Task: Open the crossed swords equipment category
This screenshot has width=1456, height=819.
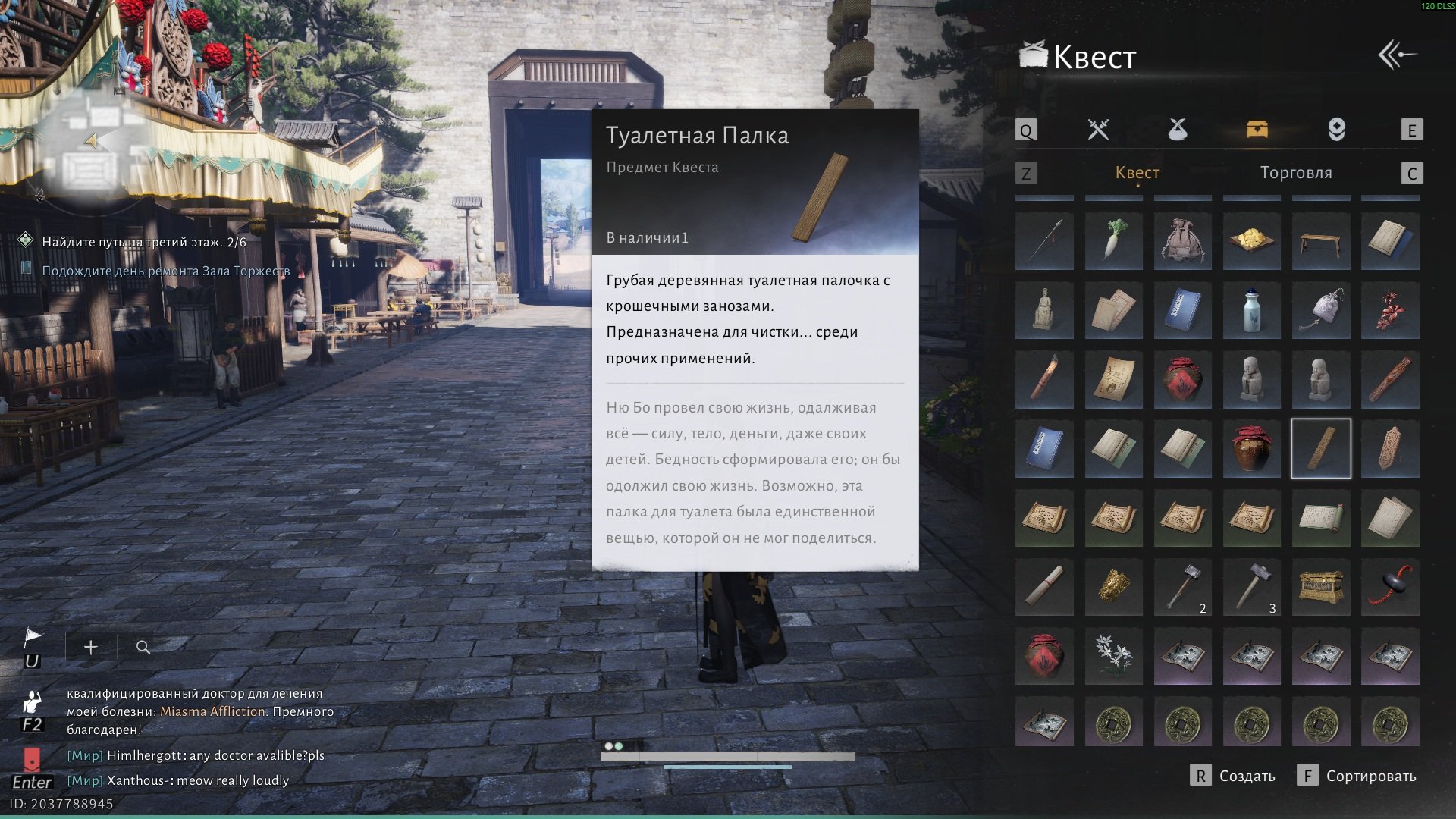Action: pyautogui.click(x=1098, y=130)
